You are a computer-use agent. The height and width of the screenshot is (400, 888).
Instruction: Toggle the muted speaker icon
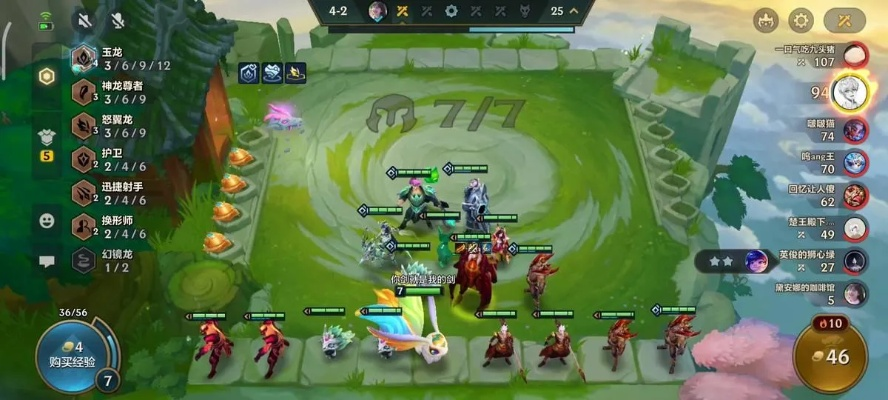(82, 20)
